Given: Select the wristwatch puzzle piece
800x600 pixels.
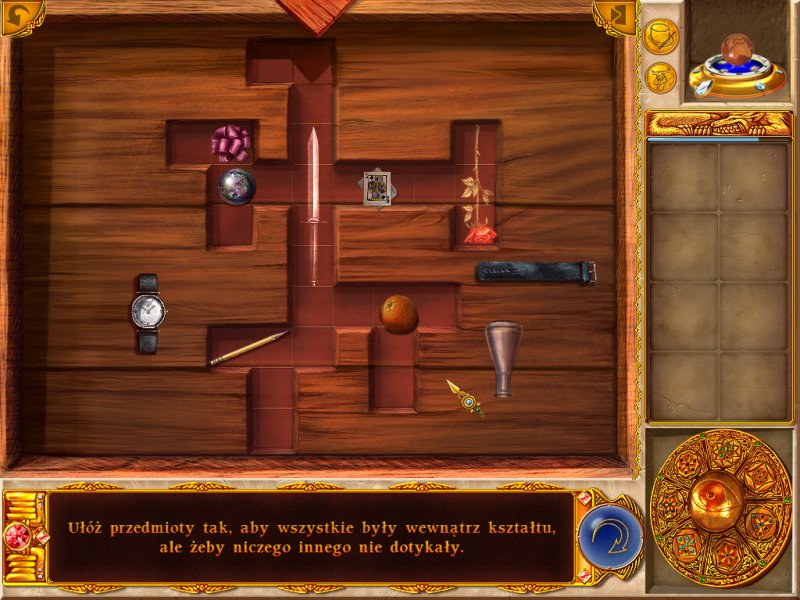Looking at the screenshot, I should pos(148,313).
